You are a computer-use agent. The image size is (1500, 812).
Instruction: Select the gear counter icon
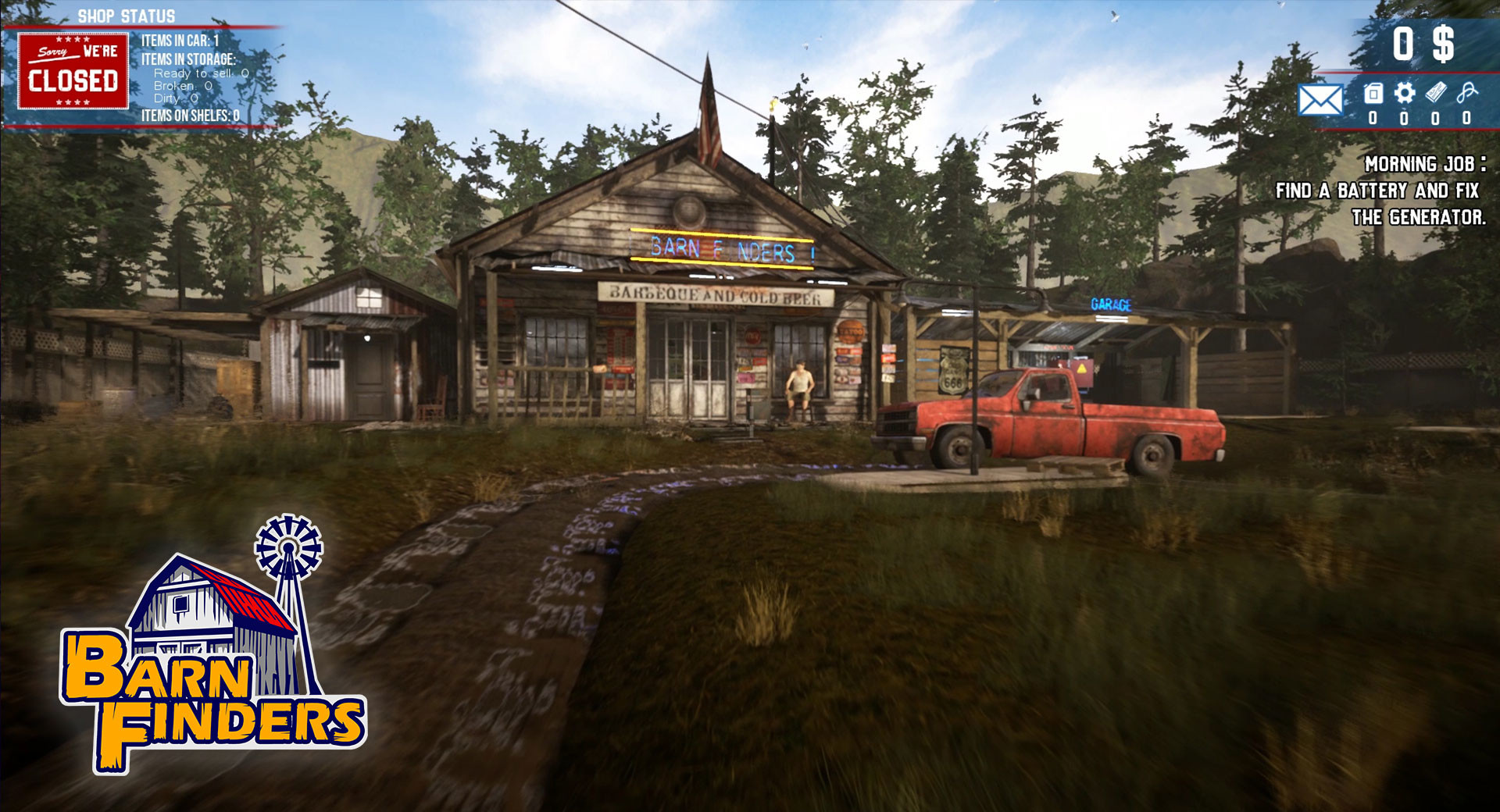[x=1404, y=92]
